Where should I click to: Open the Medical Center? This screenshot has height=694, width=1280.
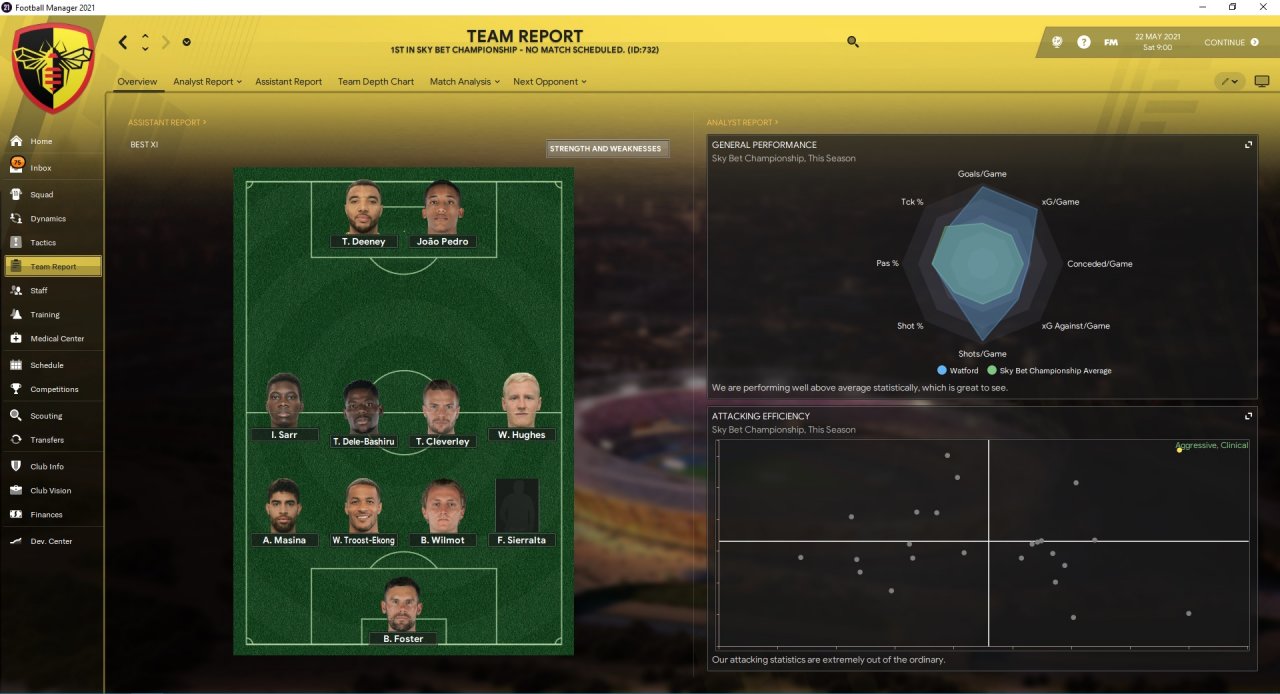(57, 339)
